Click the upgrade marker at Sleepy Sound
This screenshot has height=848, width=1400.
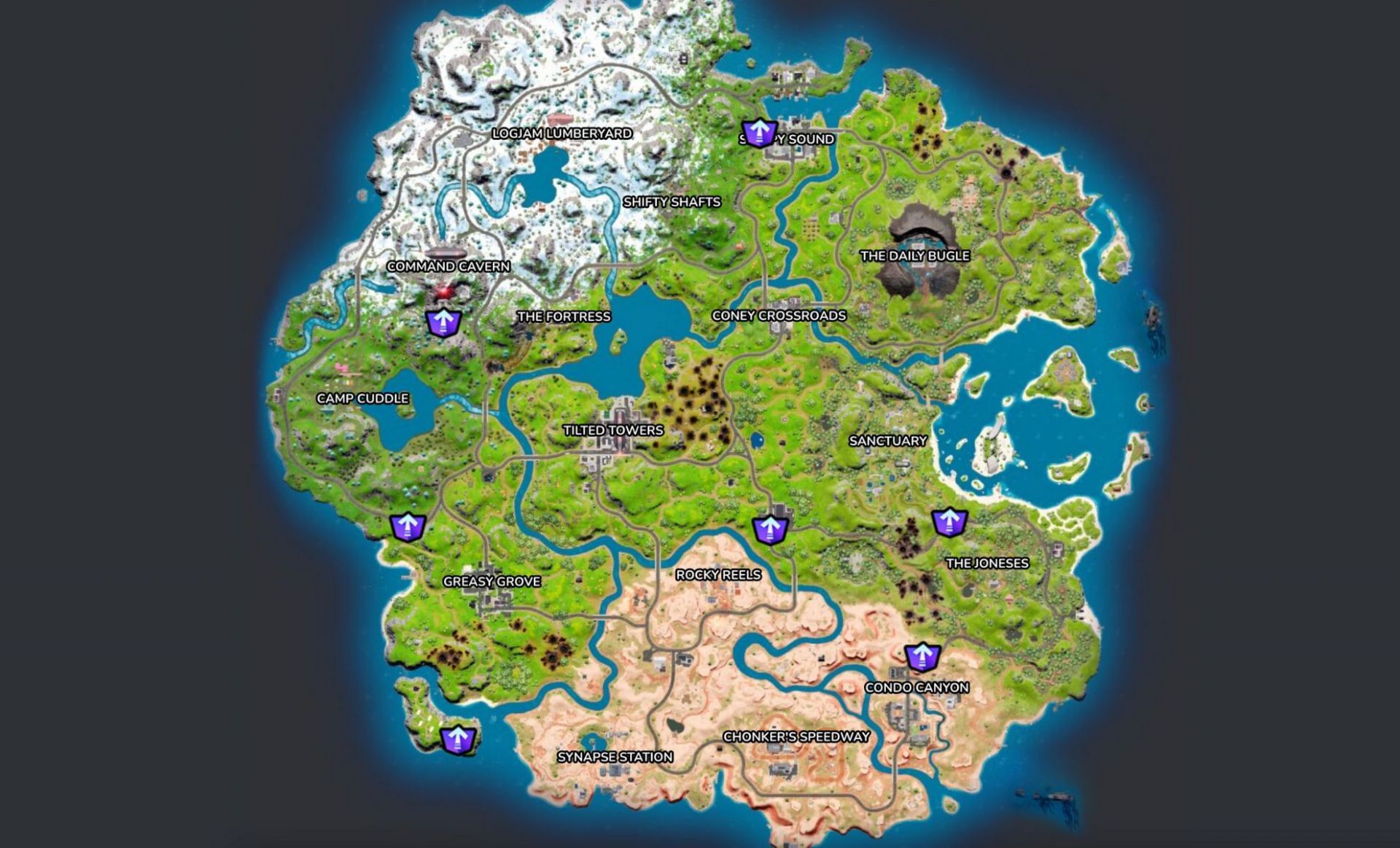[760, 133]
